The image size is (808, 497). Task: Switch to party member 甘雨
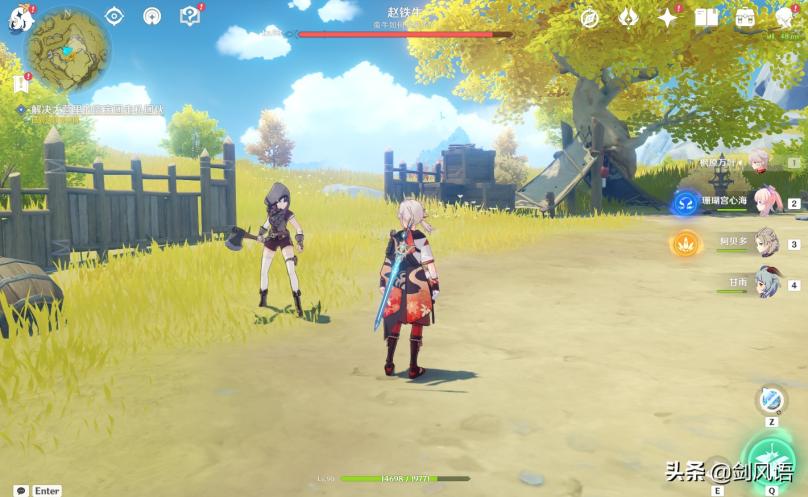click(x=766, y=283)
